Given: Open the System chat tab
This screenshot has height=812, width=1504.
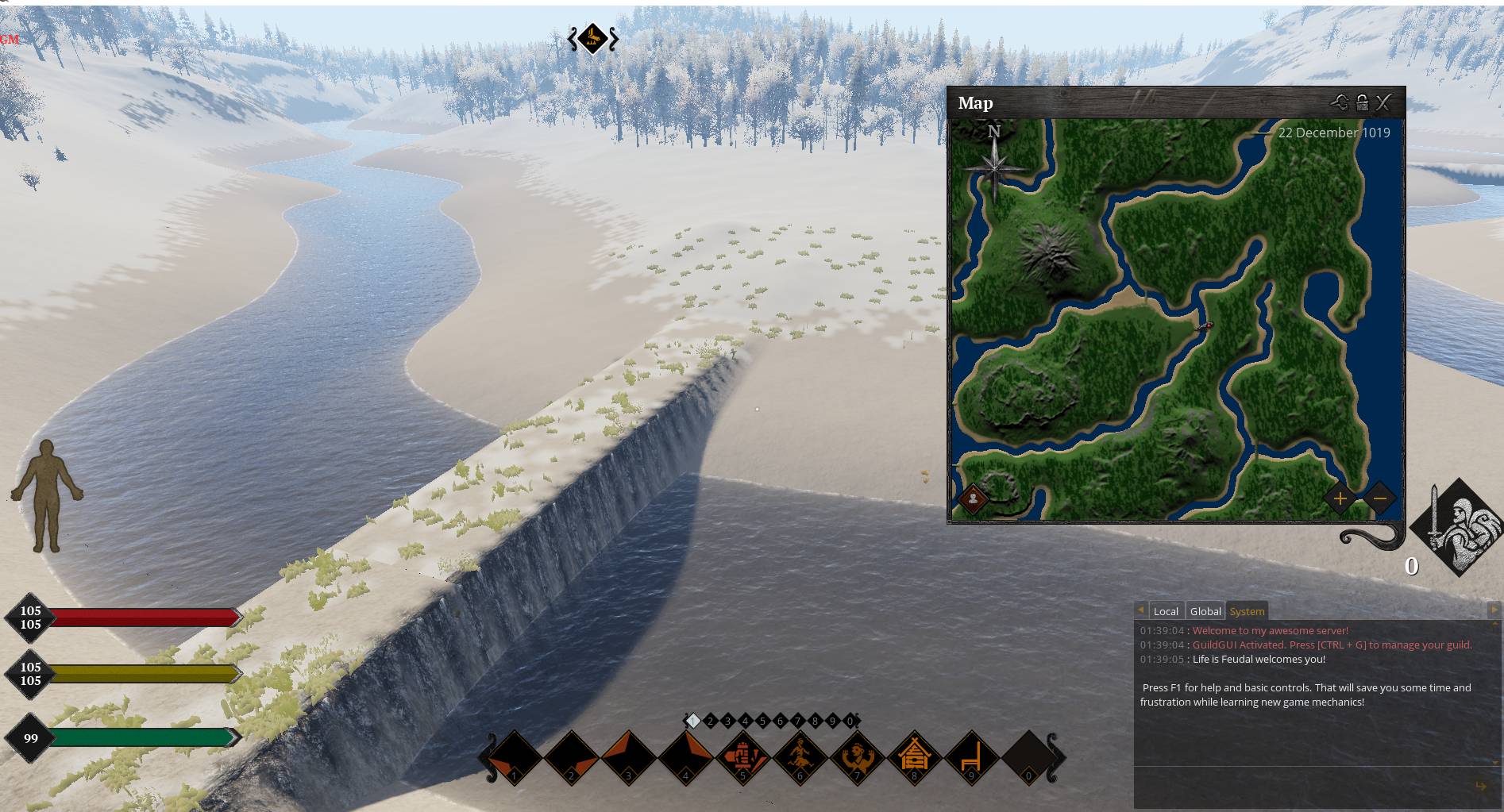Looking at the screenshot, I should 1247,611.
